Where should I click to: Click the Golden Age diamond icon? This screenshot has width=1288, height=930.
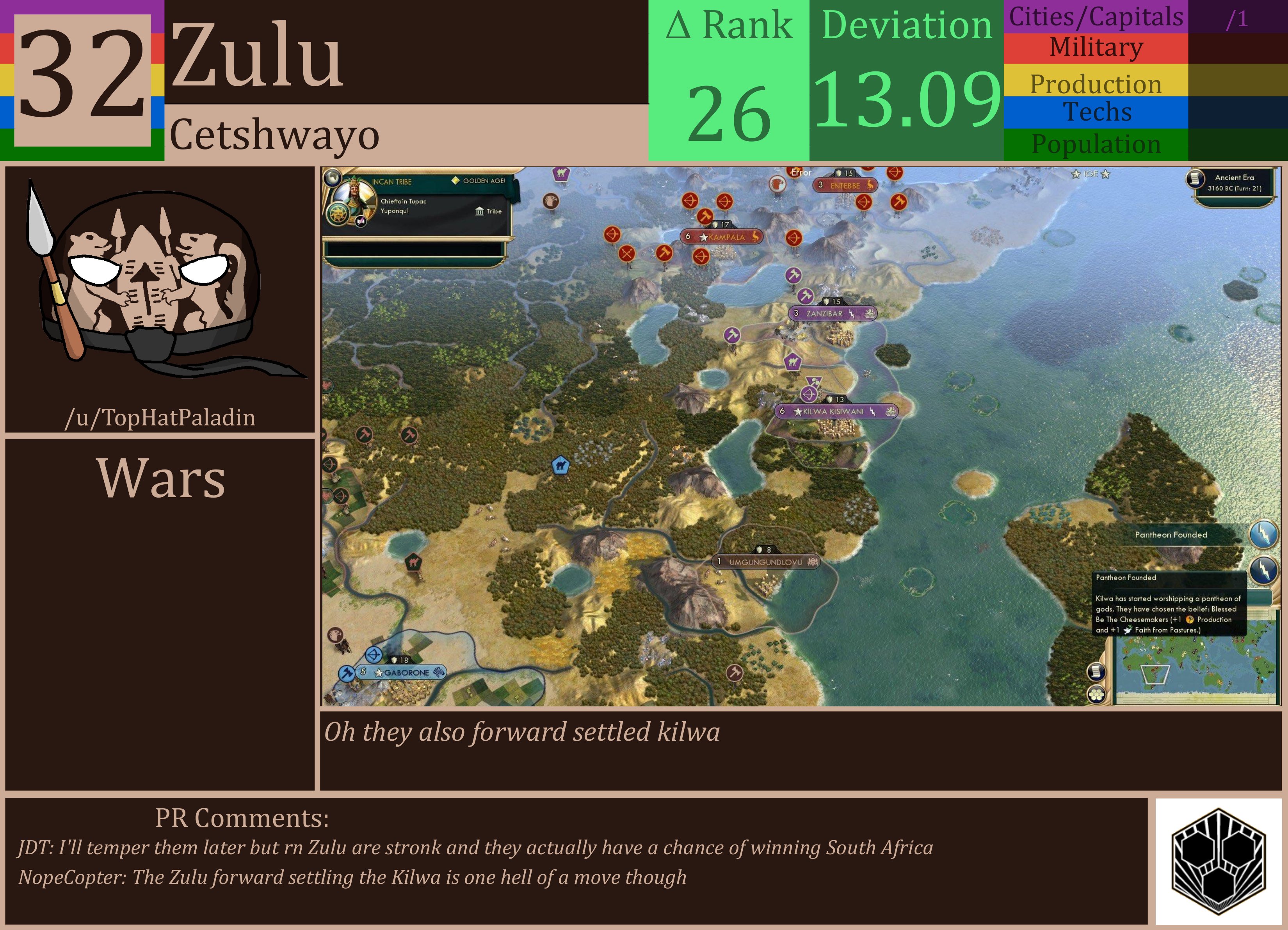pos(456,180)
